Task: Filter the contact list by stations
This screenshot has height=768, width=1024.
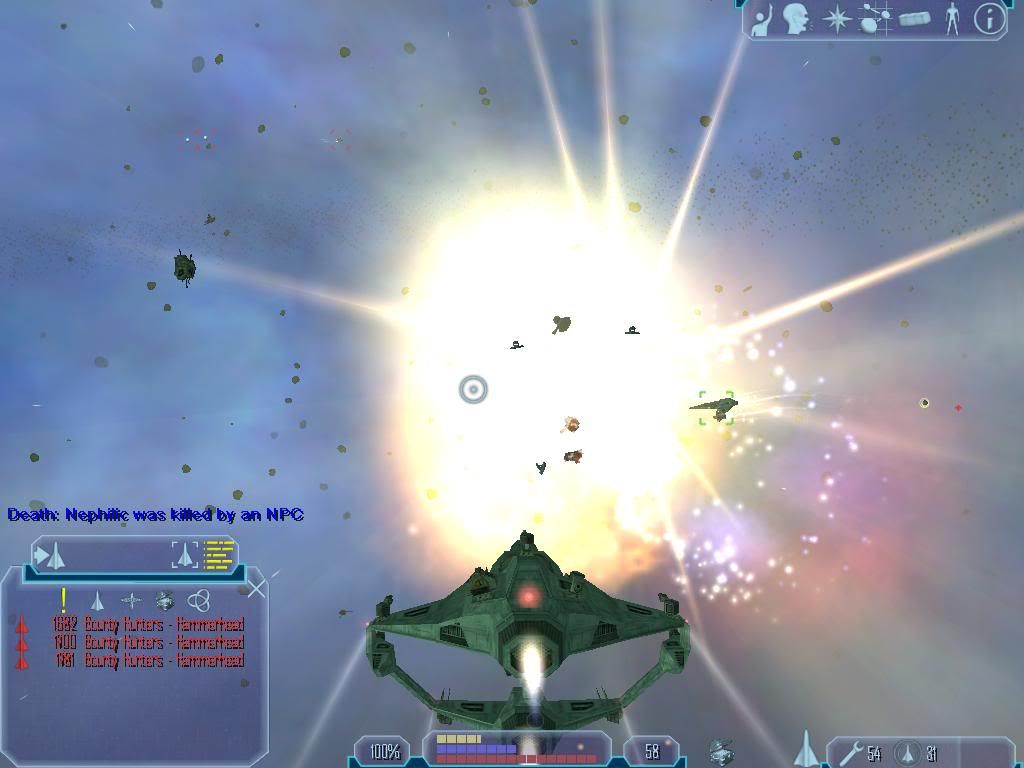Action: pos(131,600)
